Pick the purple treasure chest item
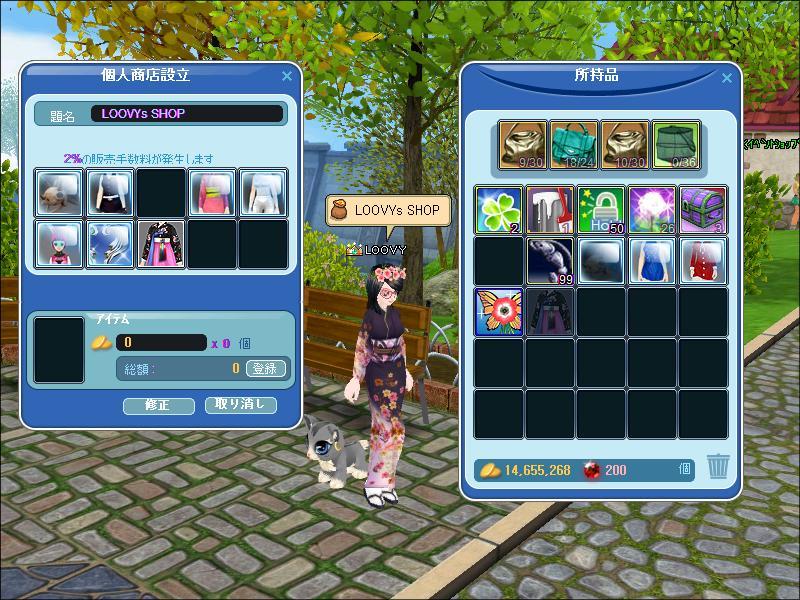This screenshot has height=600, width=800. 703,210
